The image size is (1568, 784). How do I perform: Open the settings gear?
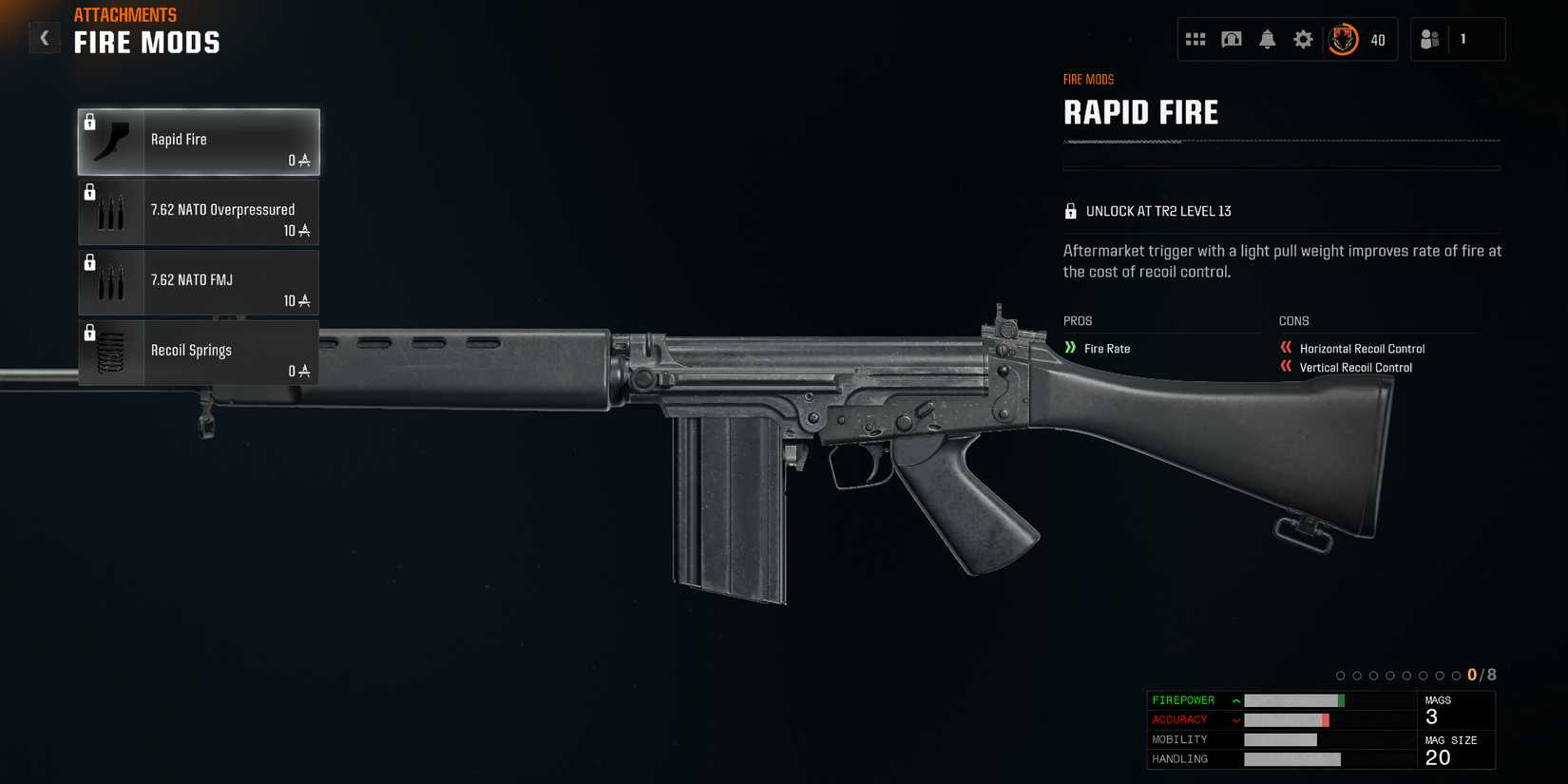[x=1302, y=39]
